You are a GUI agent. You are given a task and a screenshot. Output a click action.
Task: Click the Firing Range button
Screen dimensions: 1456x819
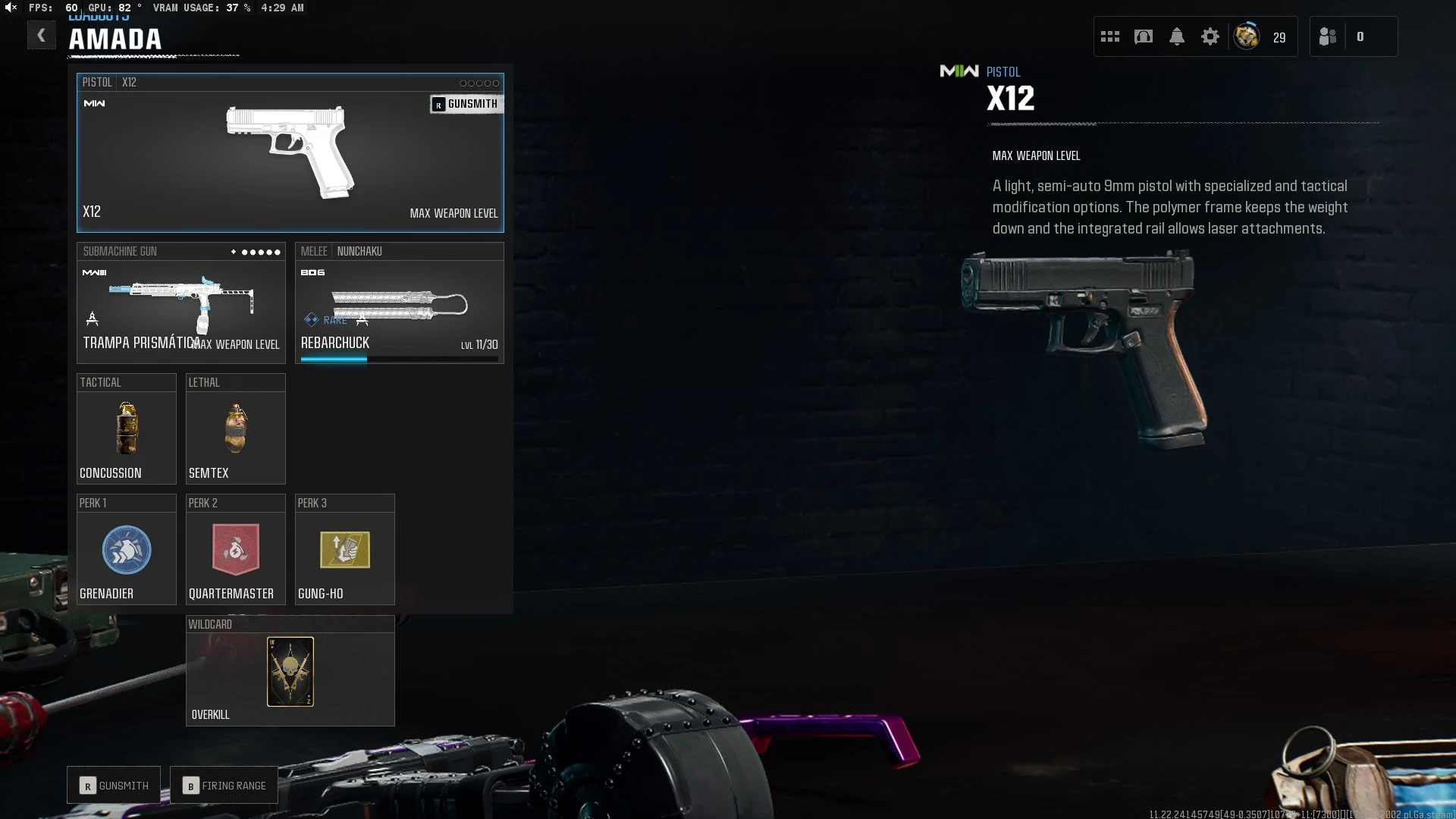224,785
